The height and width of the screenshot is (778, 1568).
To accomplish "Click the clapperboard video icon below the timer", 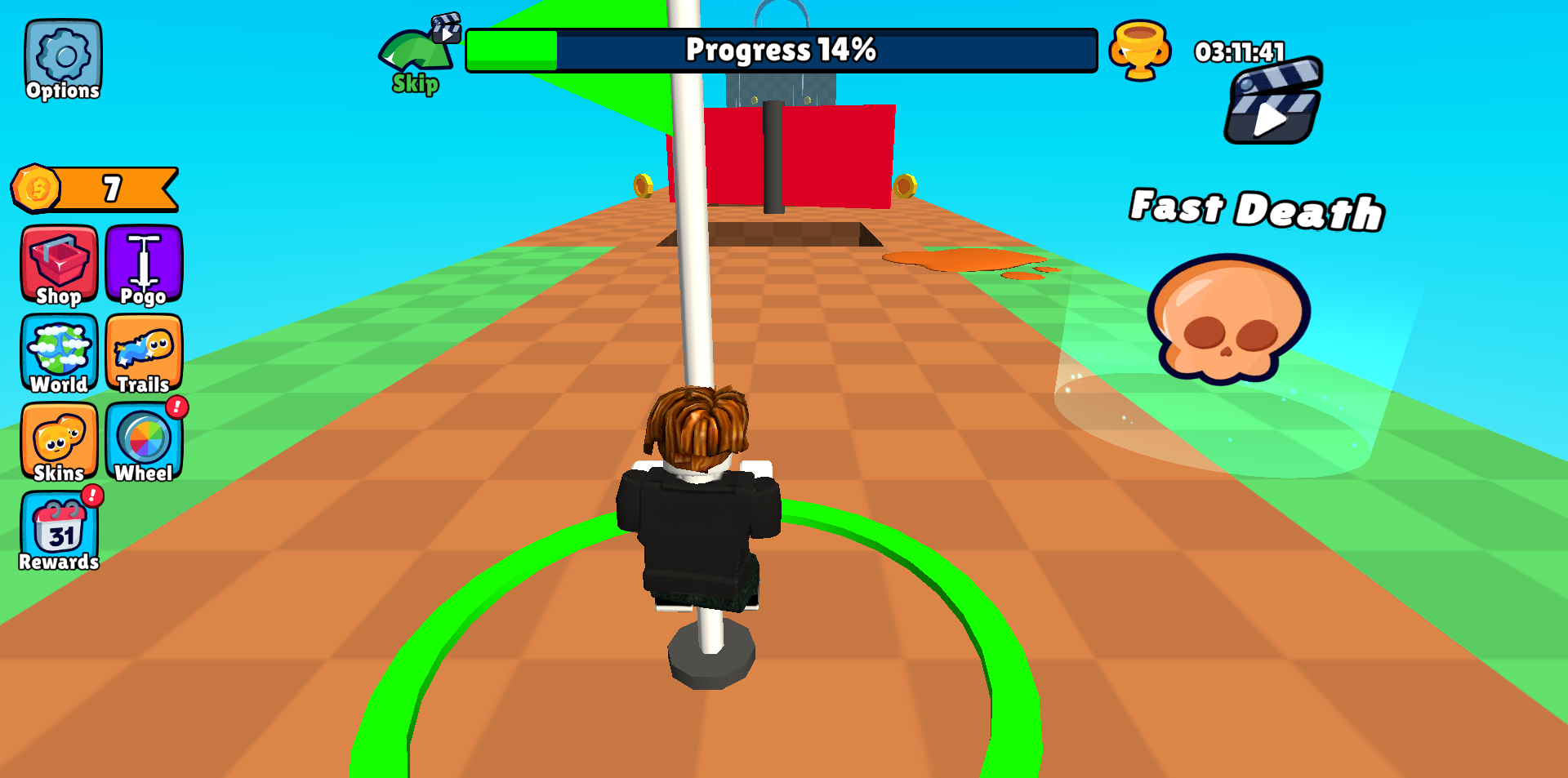I will [1272, 106].
